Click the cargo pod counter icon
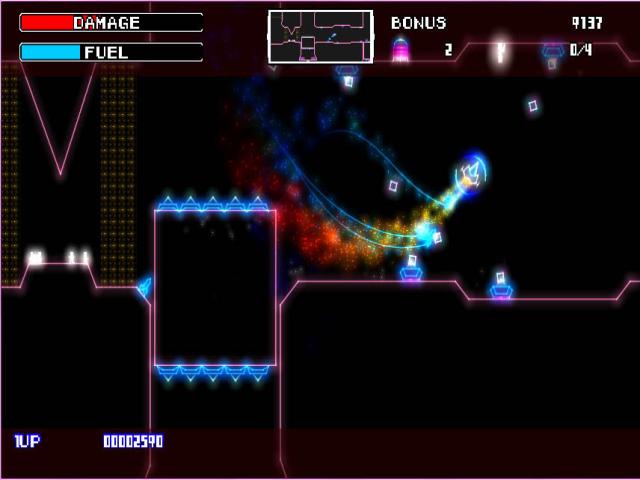This screenshot has width=640, height=480. pyautogui.click(x=552, y=50)
